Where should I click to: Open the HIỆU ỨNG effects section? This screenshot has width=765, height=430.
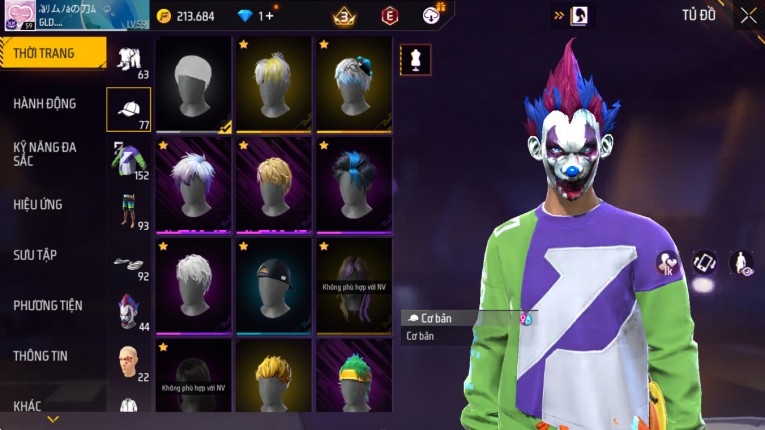pos(38,204)
